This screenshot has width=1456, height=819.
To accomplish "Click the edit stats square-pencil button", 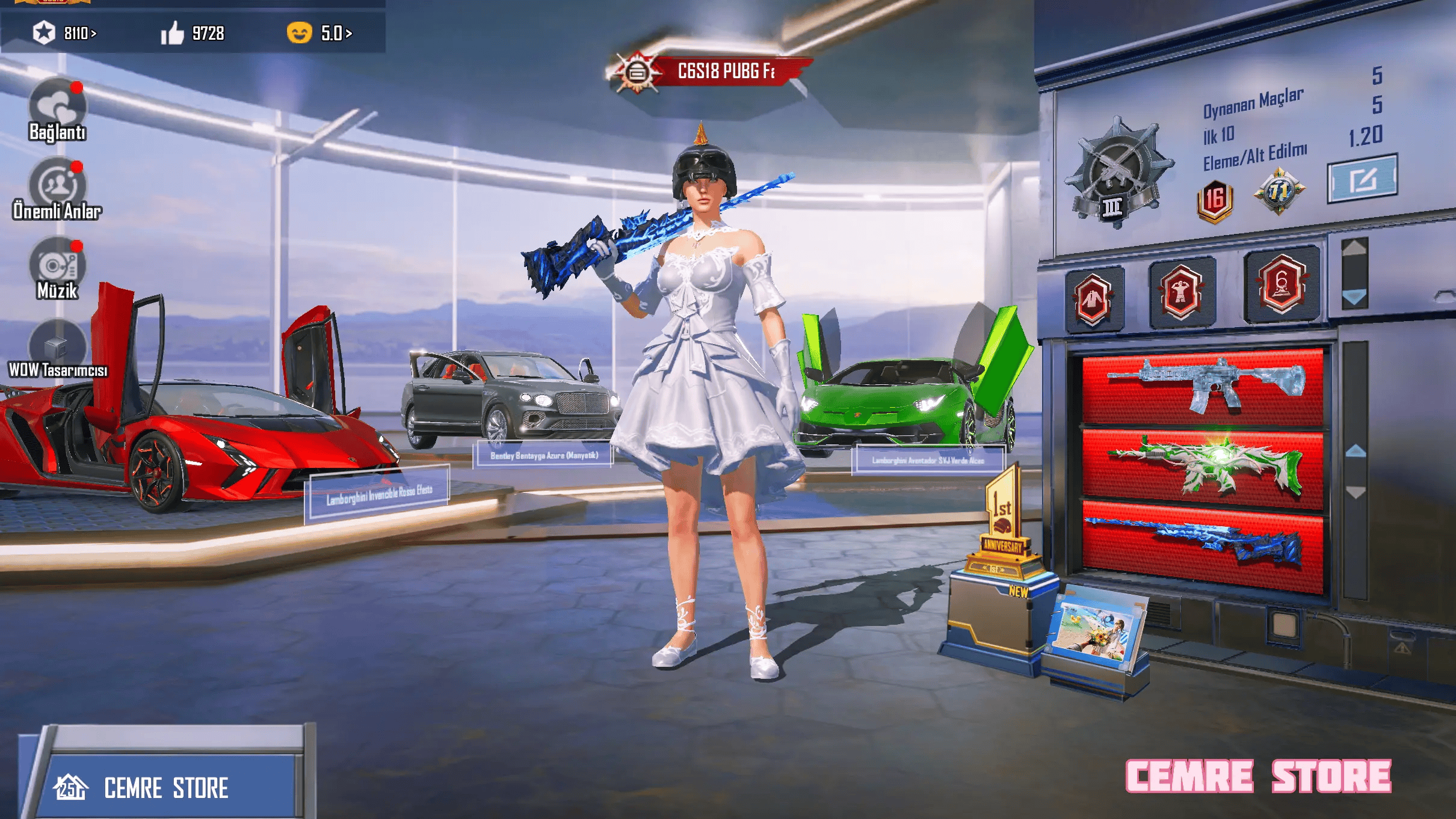I will [x=1362, y=179].
